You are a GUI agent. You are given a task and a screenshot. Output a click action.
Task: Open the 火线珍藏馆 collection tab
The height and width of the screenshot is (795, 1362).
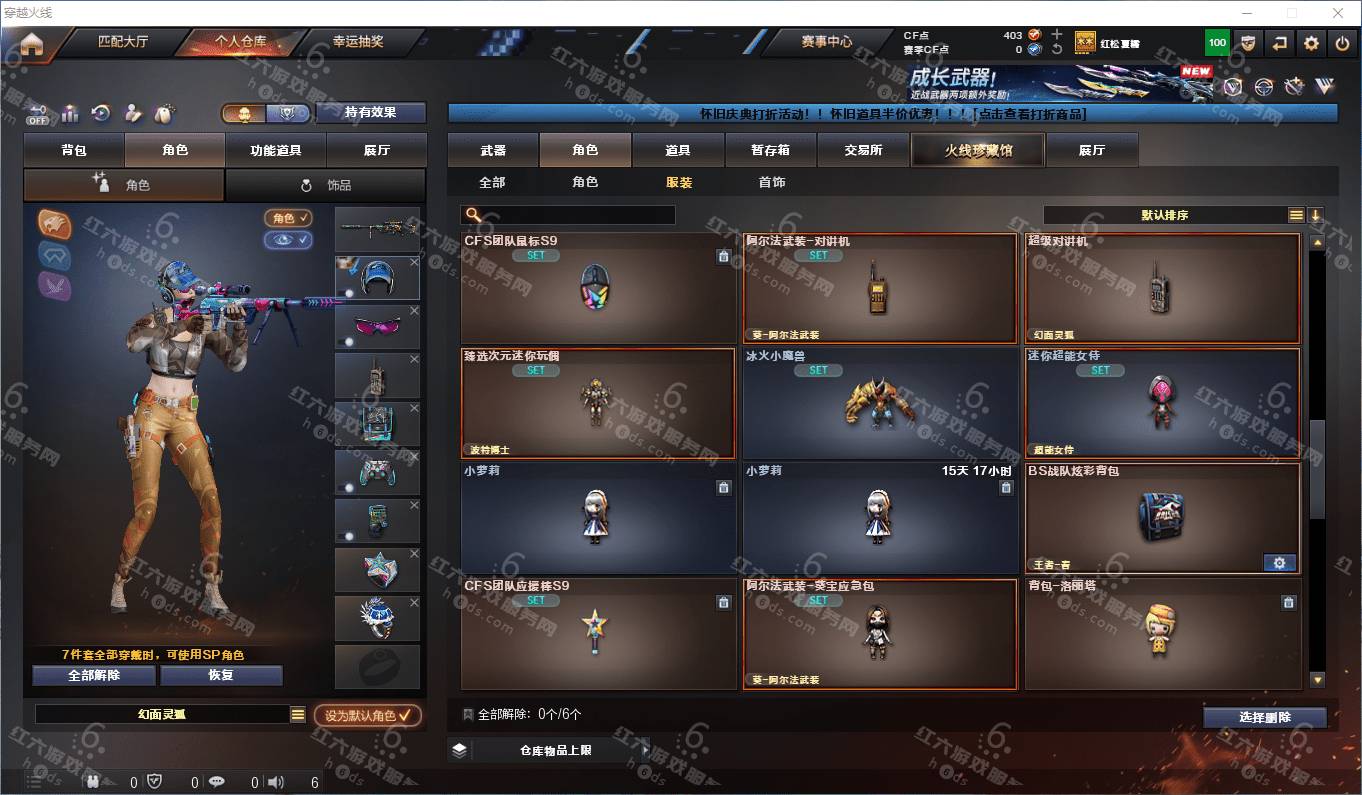pyautogui.click(x=977, y=150)
